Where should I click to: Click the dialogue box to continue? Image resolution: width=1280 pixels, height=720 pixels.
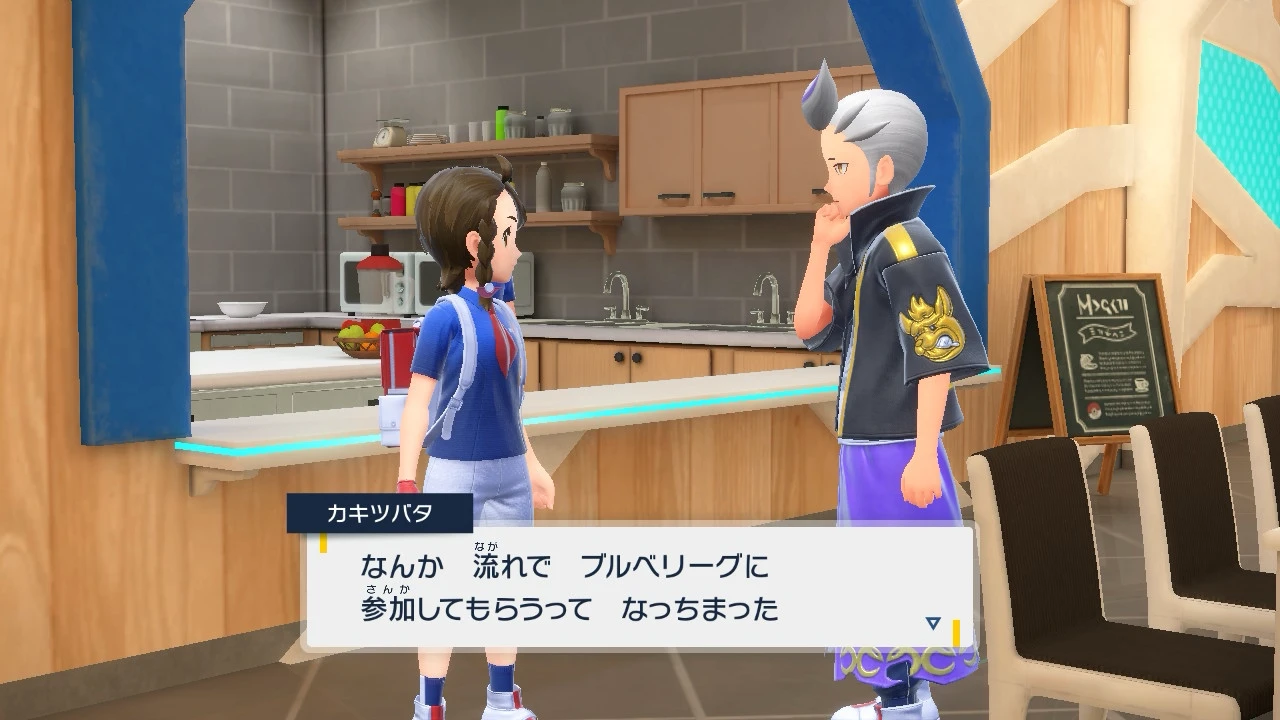coord(640,588)
